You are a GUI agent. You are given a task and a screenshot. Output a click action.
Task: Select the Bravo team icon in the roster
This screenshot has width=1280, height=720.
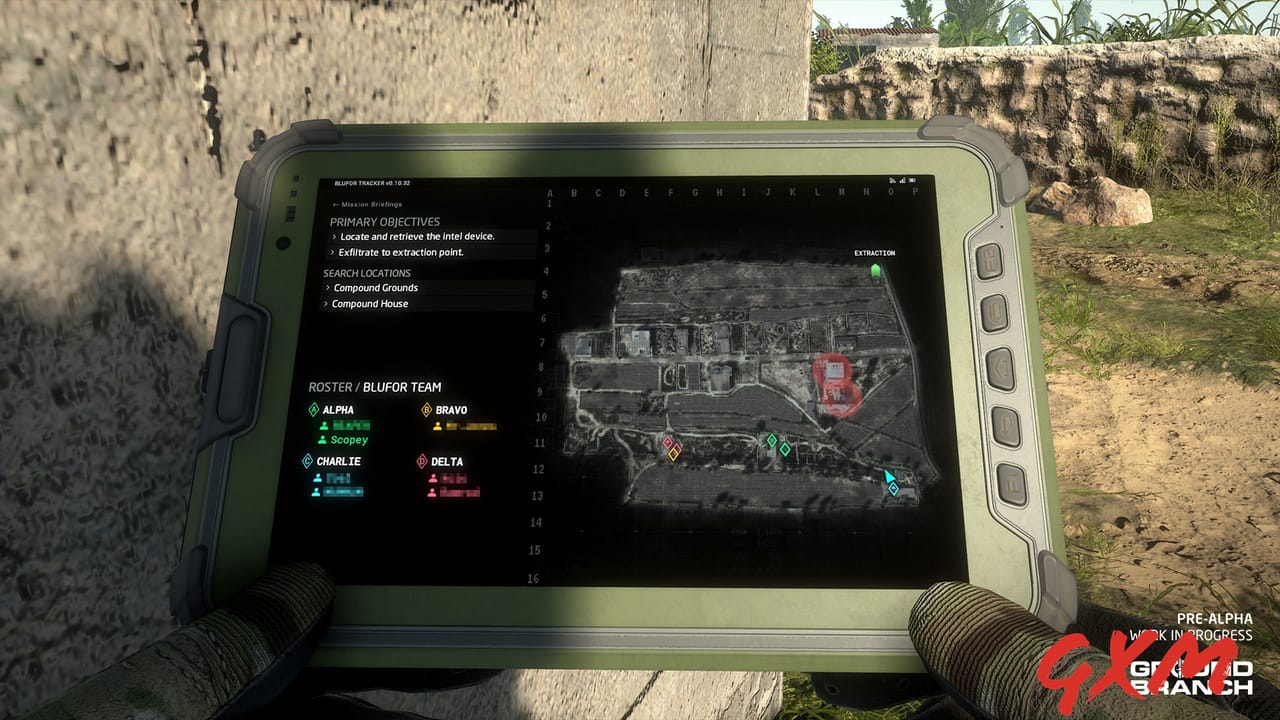click(425, 410)
